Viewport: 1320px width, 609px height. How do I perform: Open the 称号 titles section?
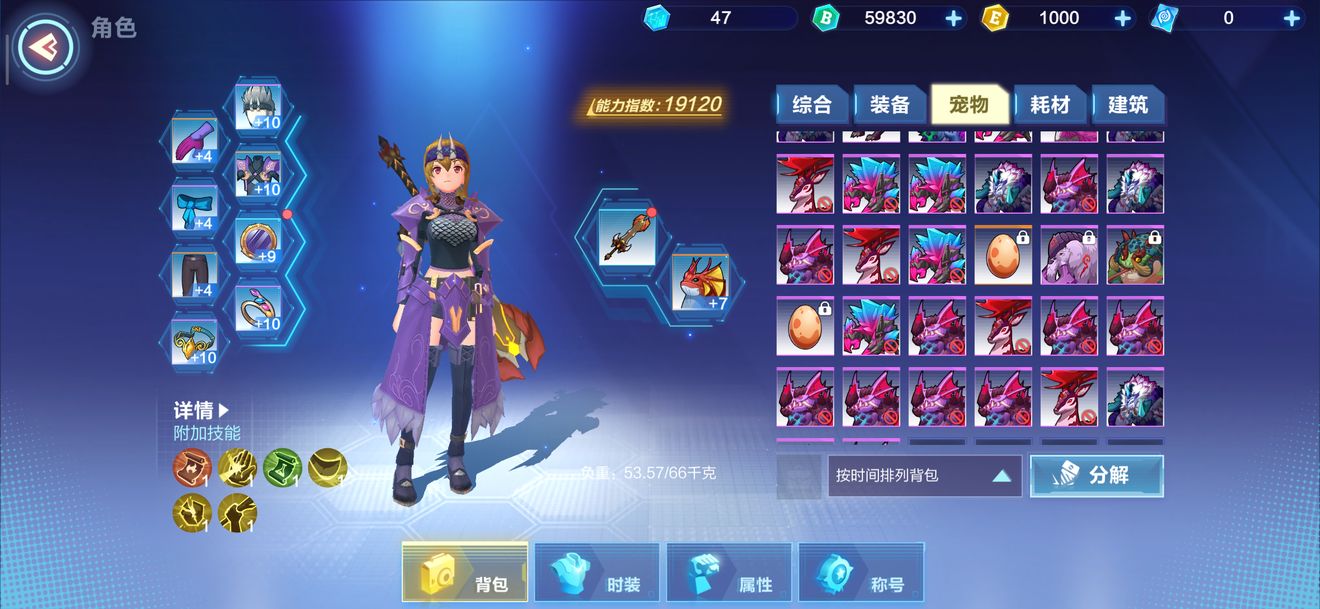point(861,573)
